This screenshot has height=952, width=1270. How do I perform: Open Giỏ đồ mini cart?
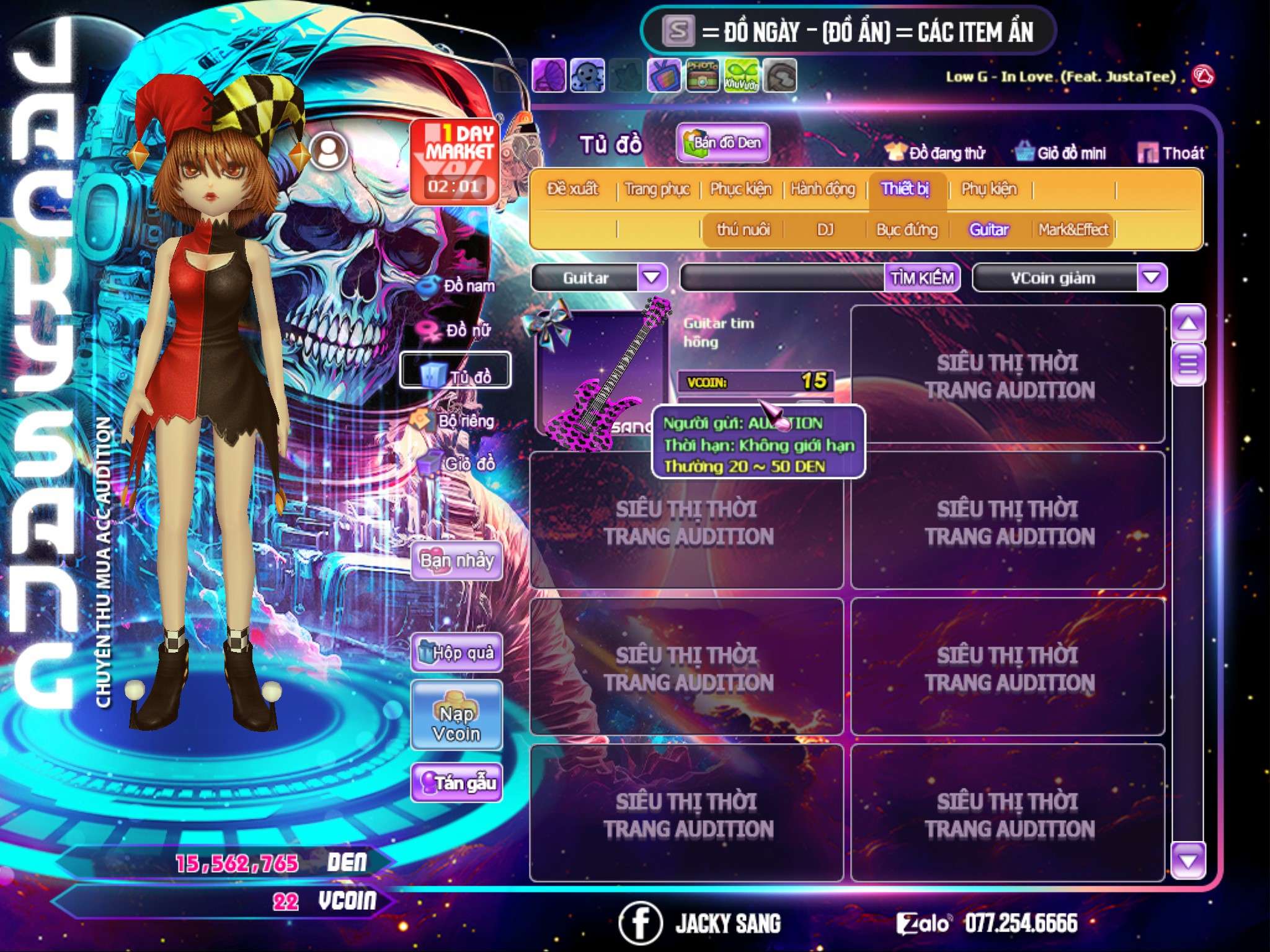(1061, 153)
